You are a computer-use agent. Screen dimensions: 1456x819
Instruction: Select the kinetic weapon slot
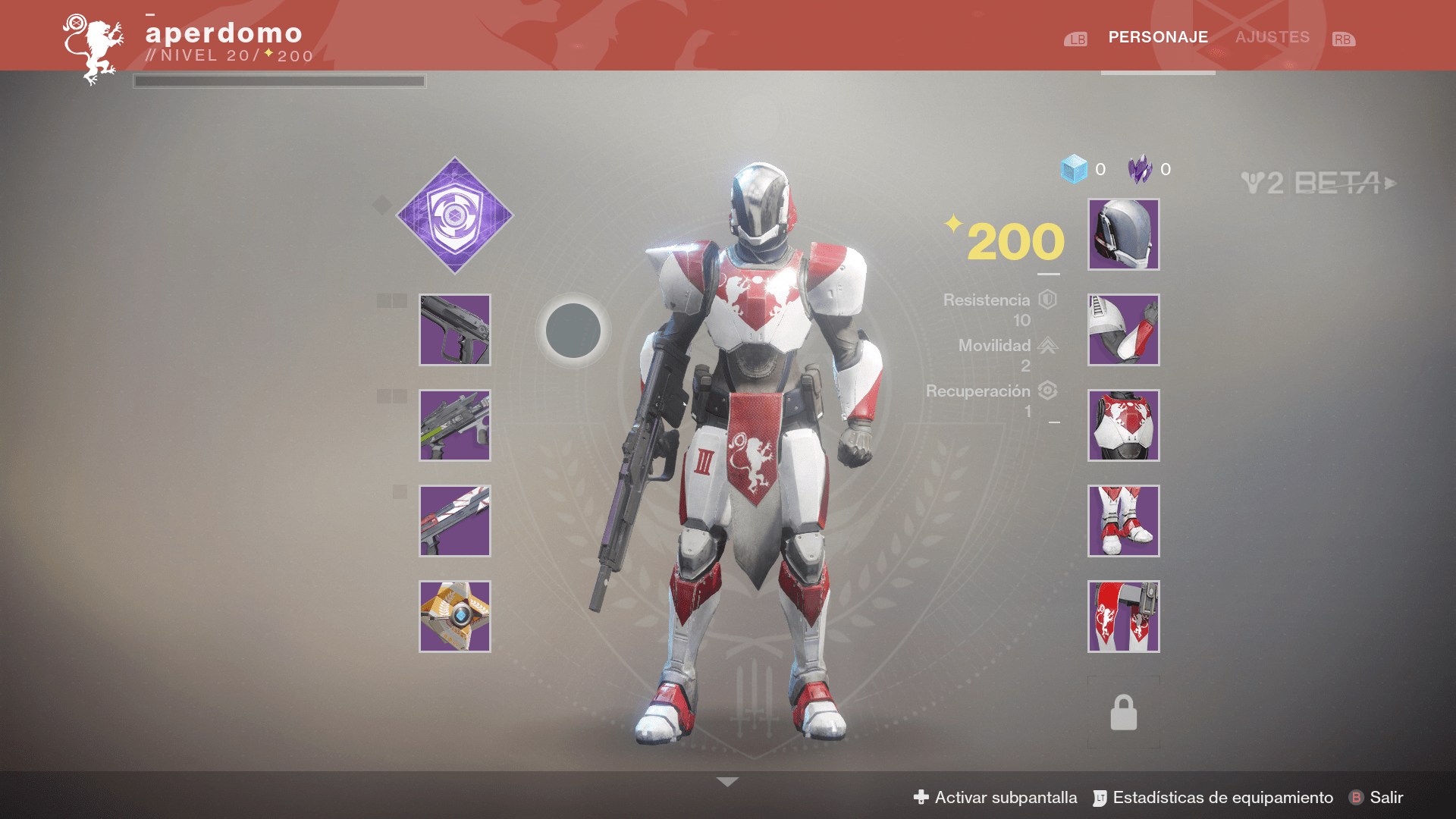pos(455,330)
